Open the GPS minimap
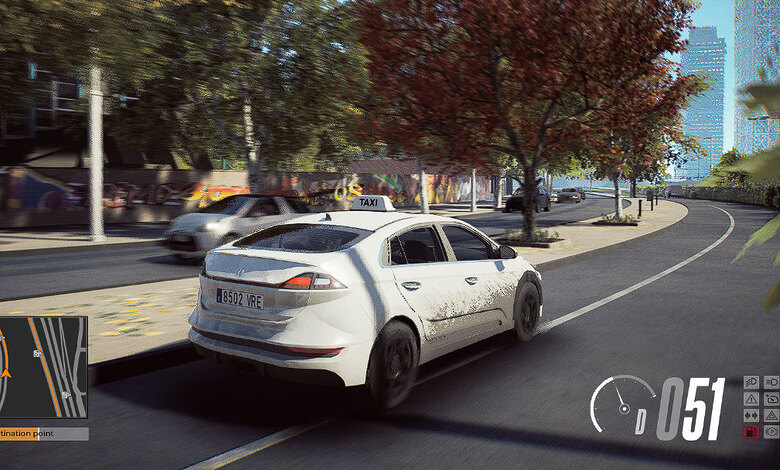Screen dimensions: 780x470 click(43, 367)
